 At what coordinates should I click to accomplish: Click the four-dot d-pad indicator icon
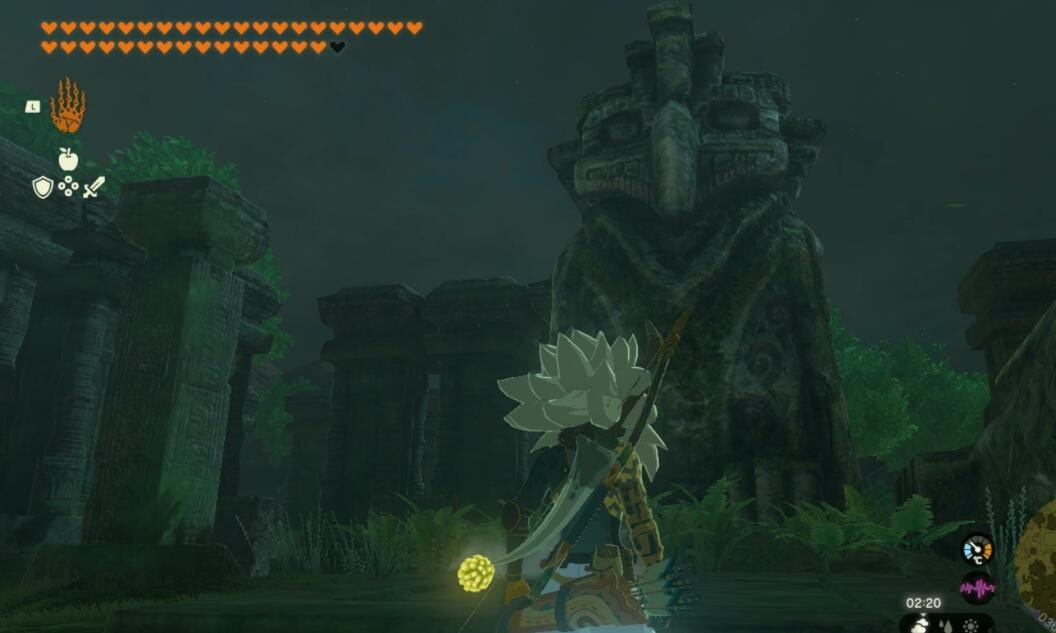68,186
